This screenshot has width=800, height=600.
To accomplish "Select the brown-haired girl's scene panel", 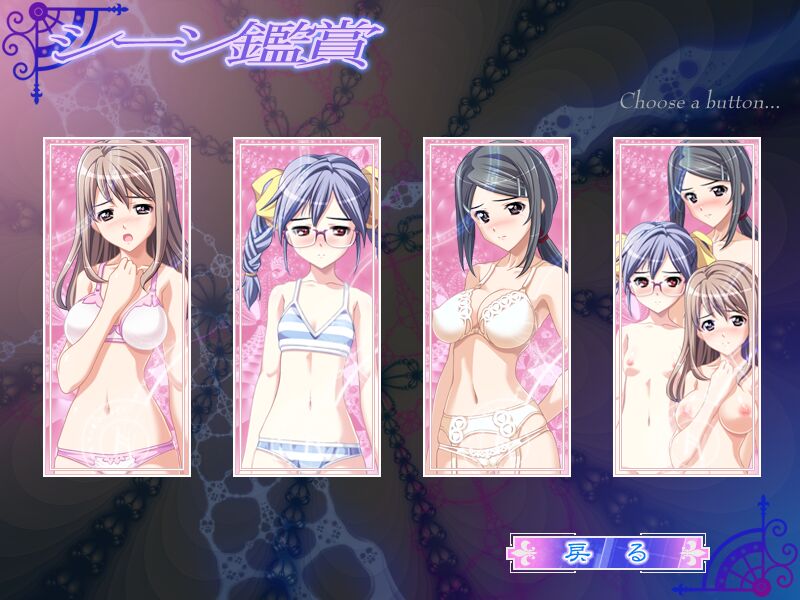I will tap(117, 307).
